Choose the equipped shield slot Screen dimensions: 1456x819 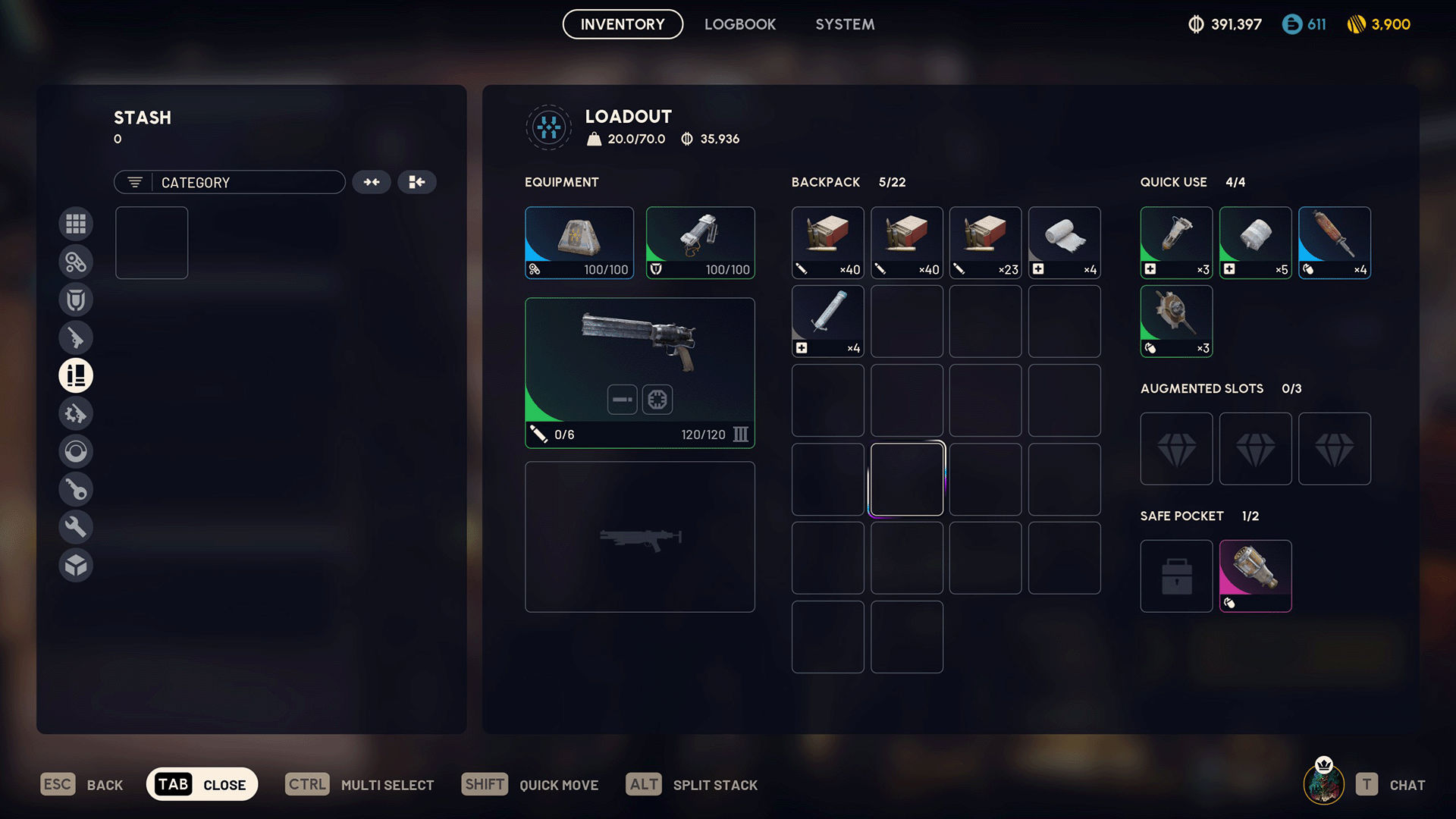pyautogui.click(x=700, y=243)
